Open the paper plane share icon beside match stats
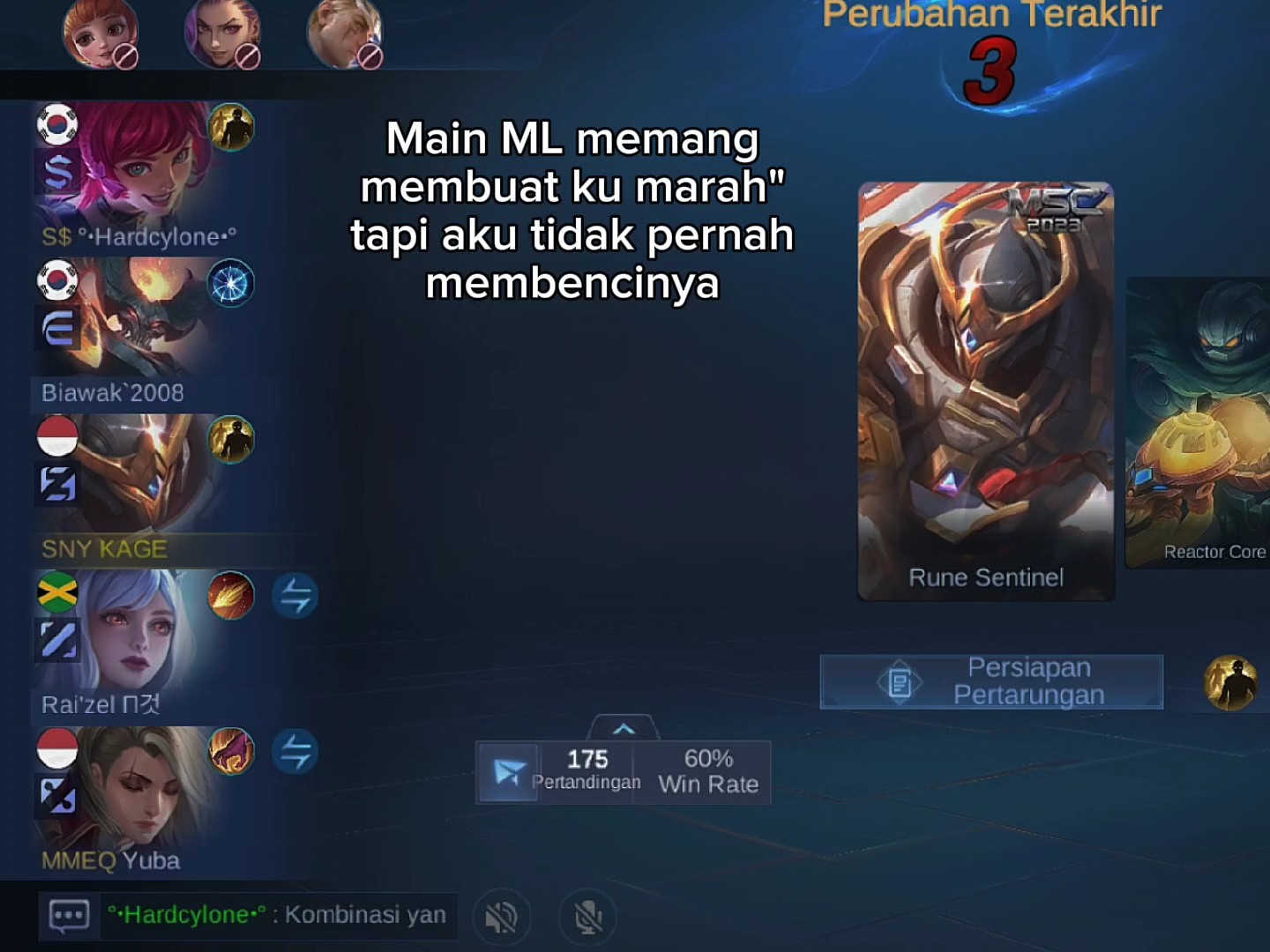The image size is (1270, 952). (x=507, y=772)
